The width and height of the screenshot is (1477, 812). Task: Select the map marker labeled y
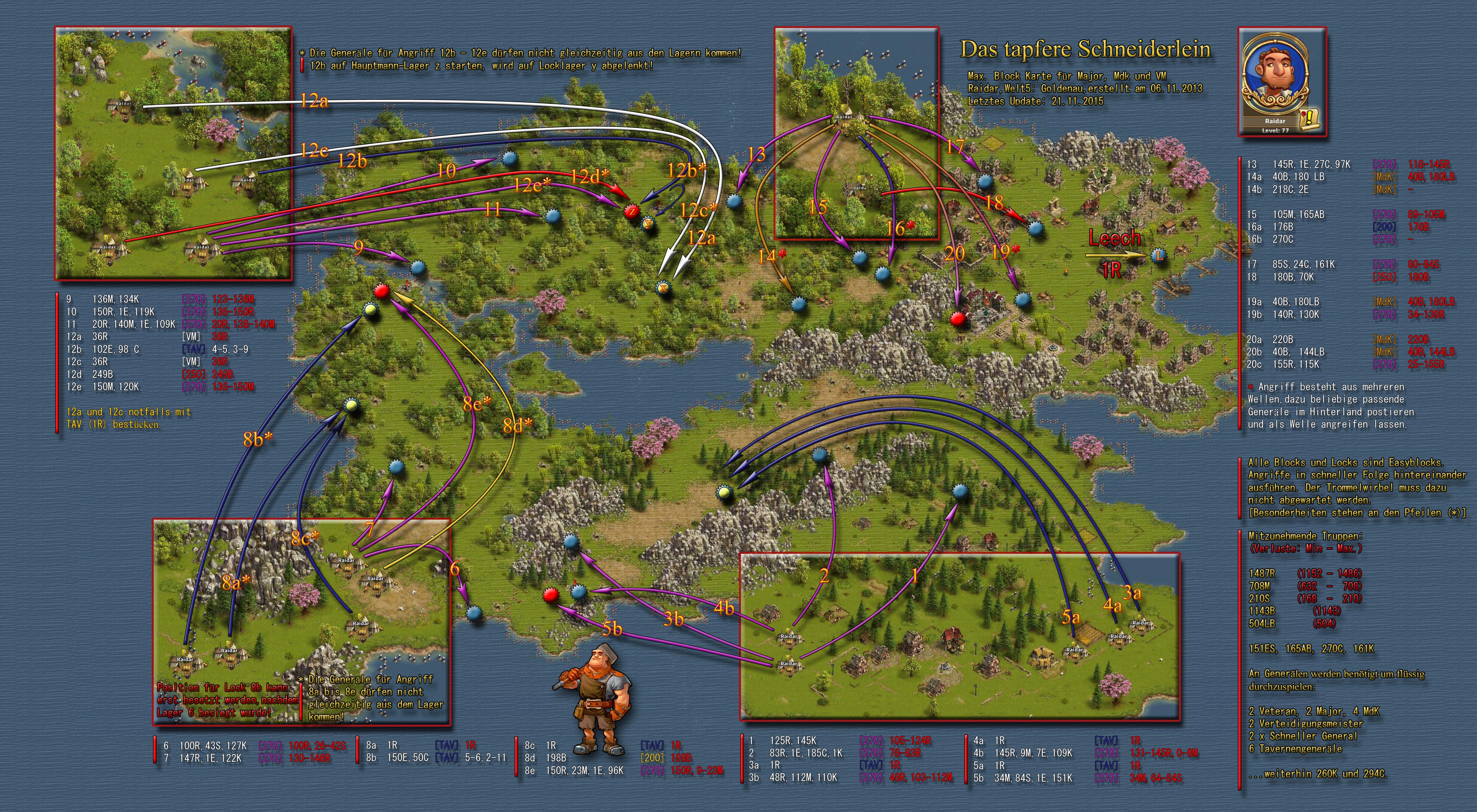pos(648,222)
